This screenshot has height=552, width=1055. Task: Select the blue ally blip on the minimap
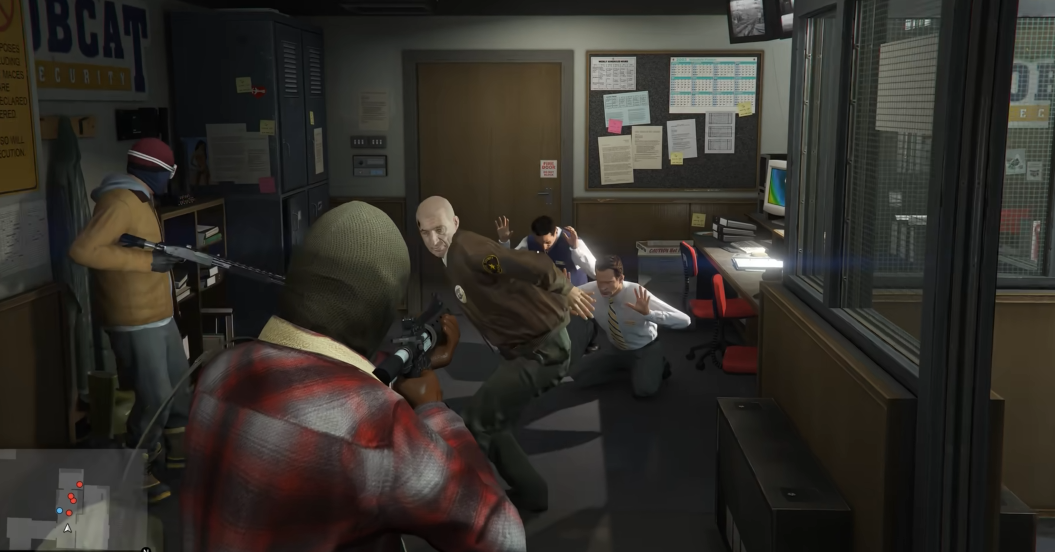point(59,509)
